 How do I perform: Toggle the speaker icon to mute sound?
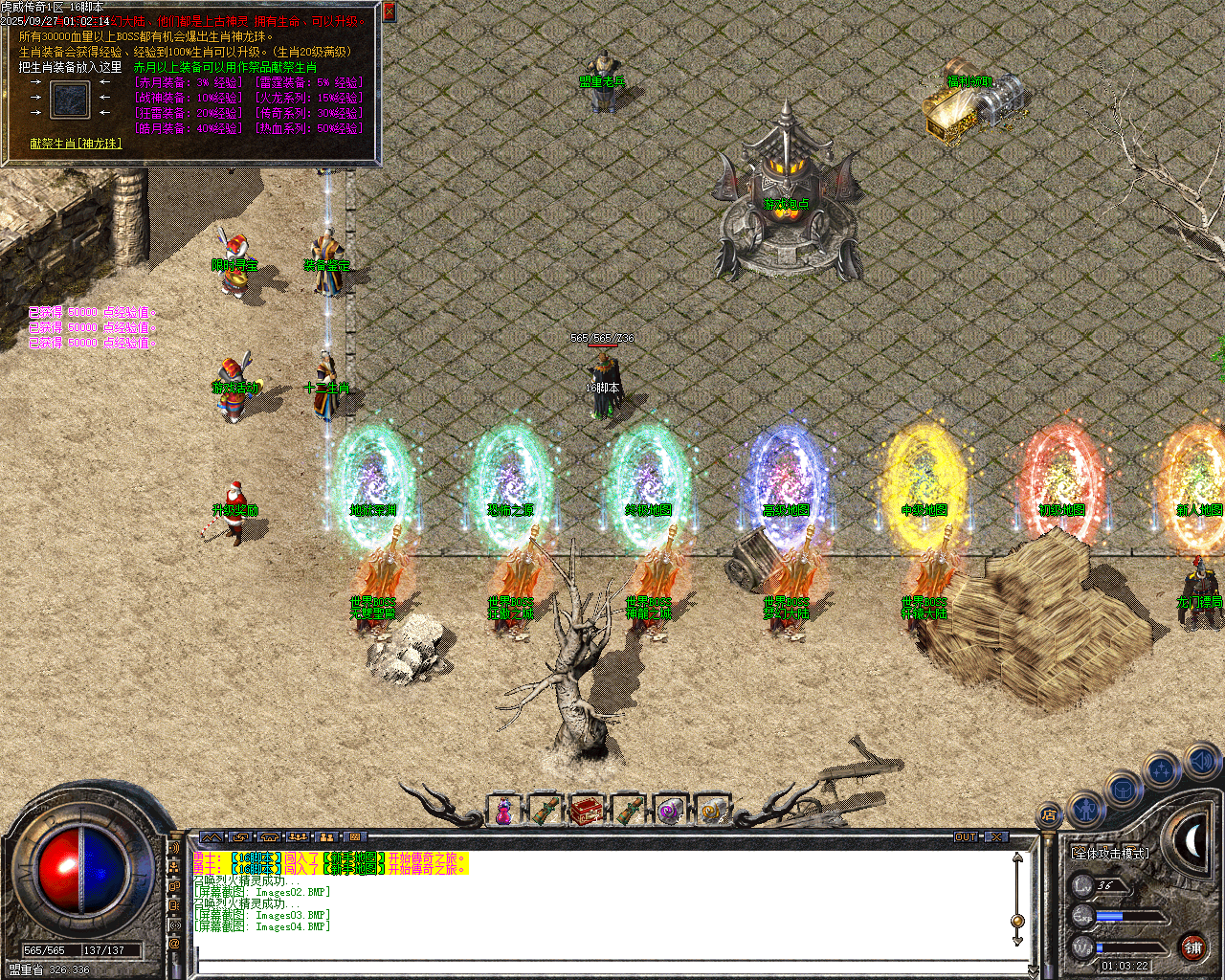1202,763
